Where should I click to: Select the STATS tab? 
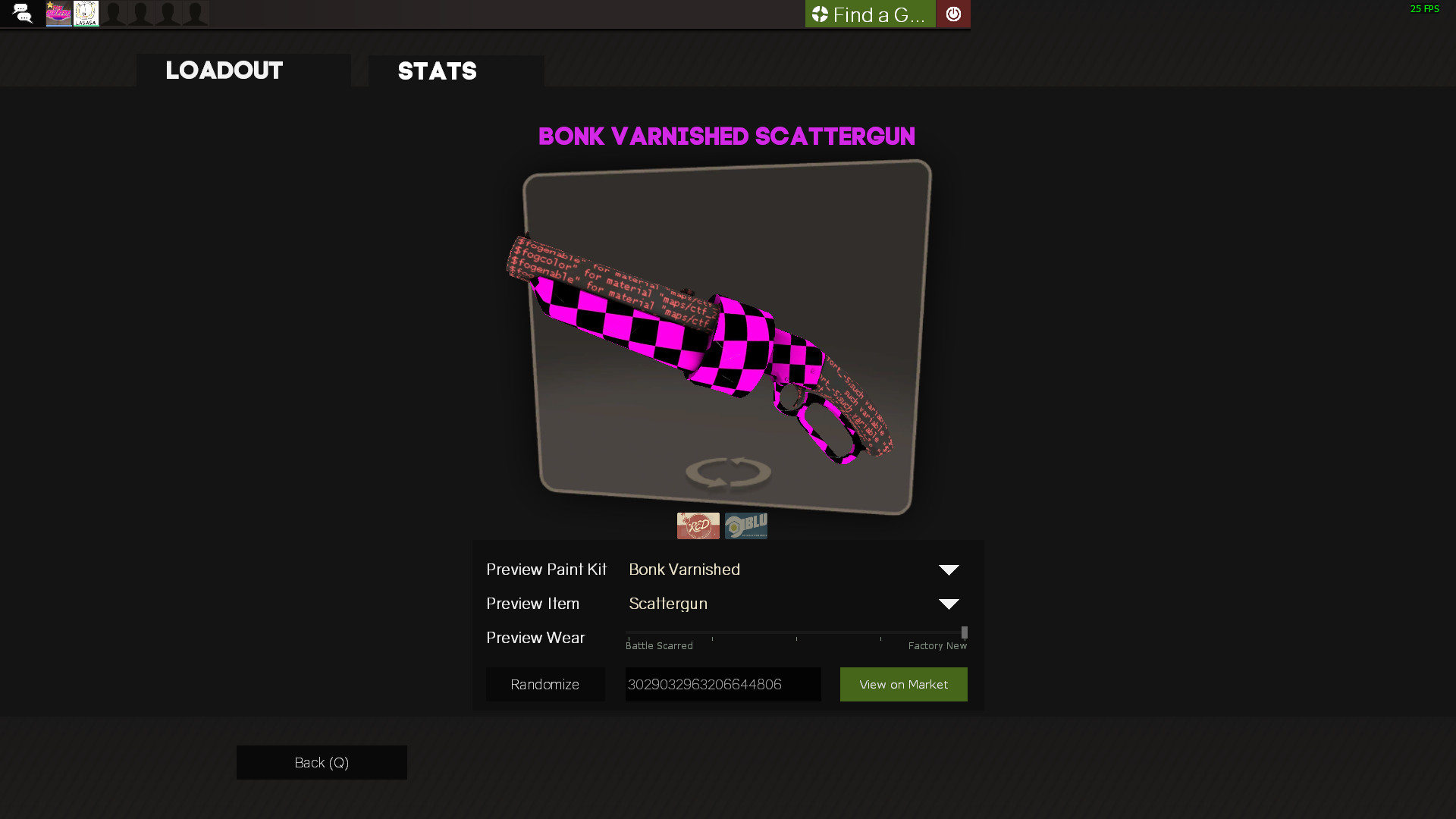pos(438,71)
